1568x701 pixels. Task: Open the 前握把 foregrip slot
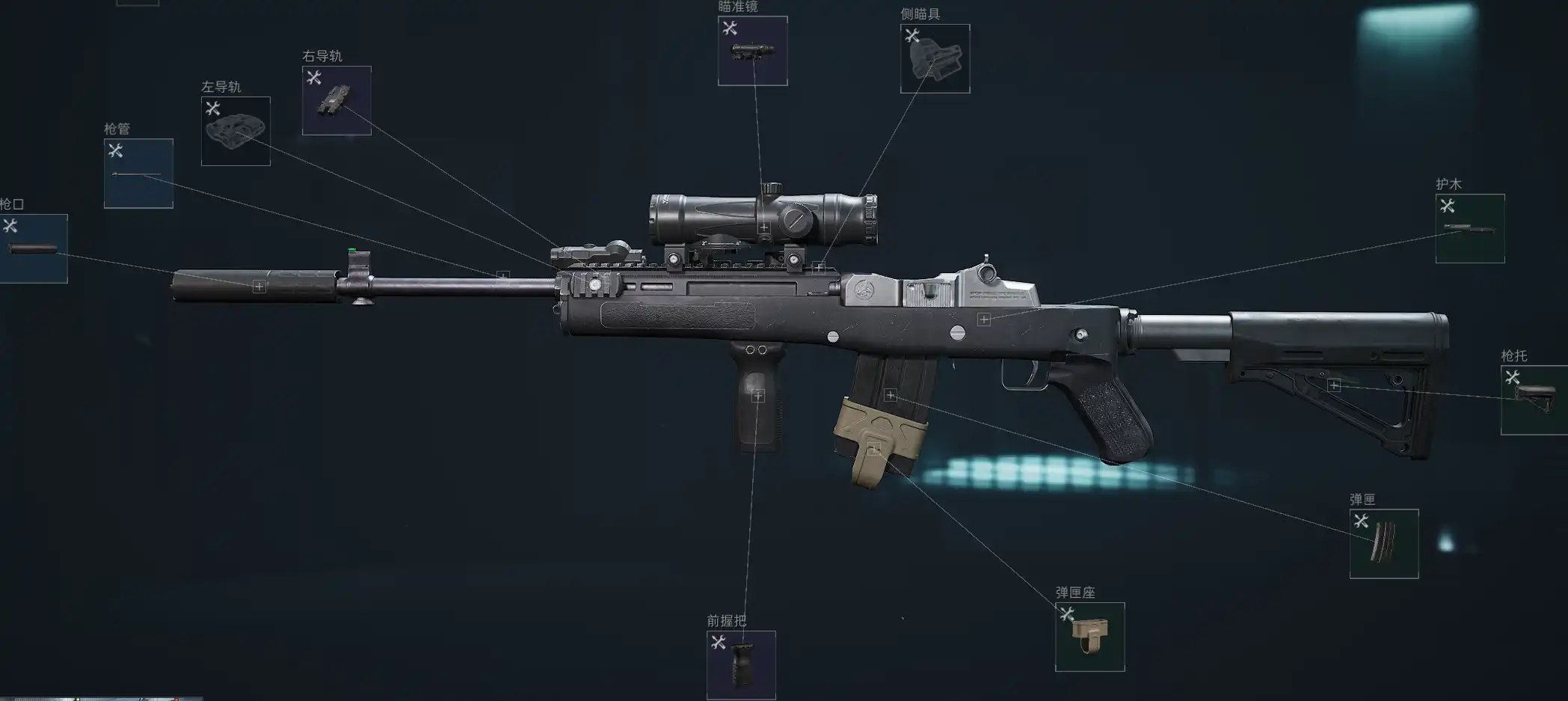741,665
